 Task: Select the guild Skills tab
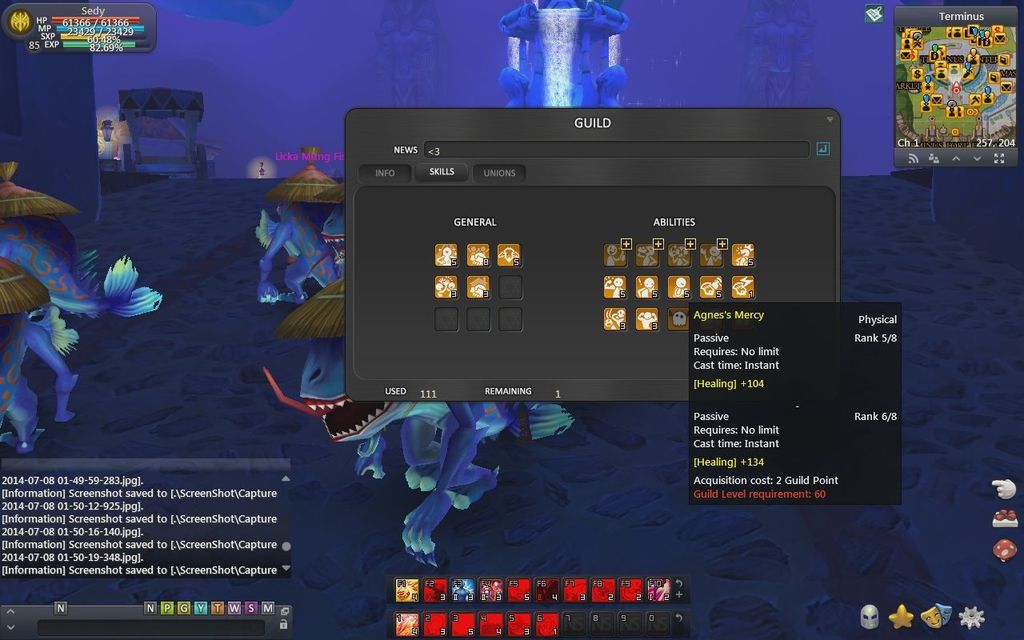[441, 172]
